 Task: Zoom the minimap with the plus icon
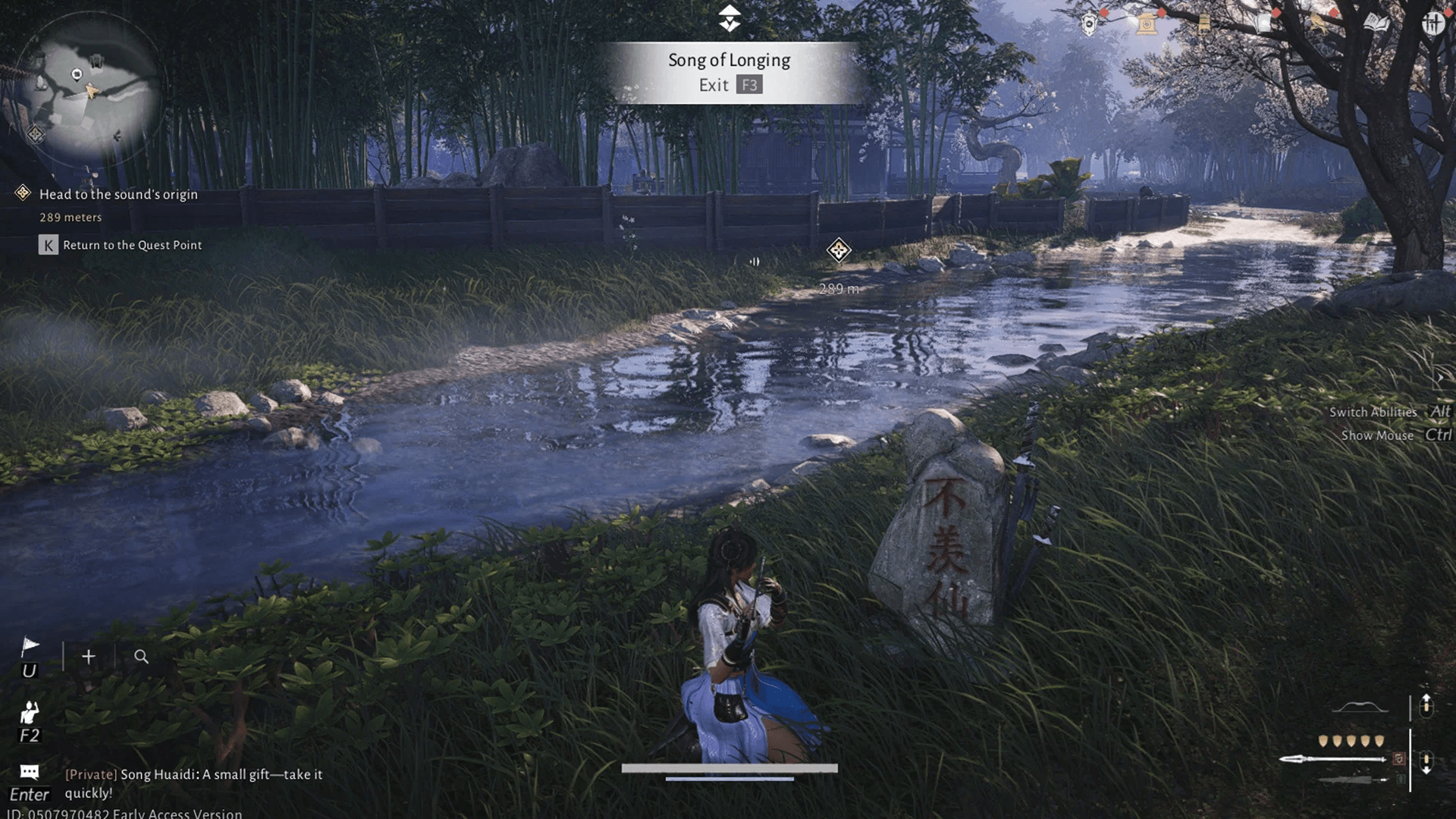click(88, 657)
